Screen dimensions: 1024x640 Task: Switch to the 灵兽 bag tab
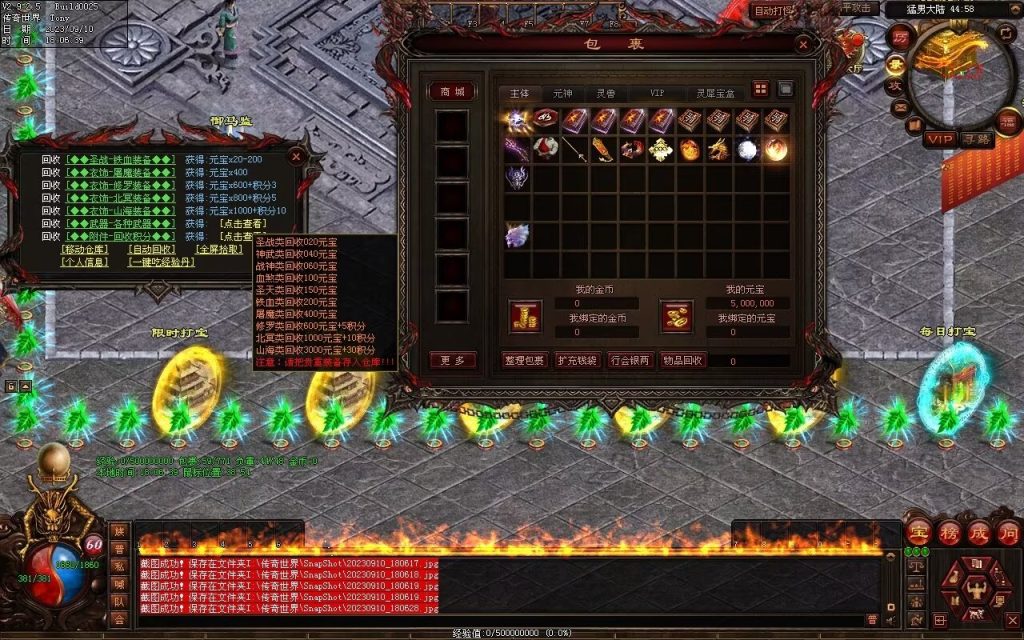click(606, 92)
